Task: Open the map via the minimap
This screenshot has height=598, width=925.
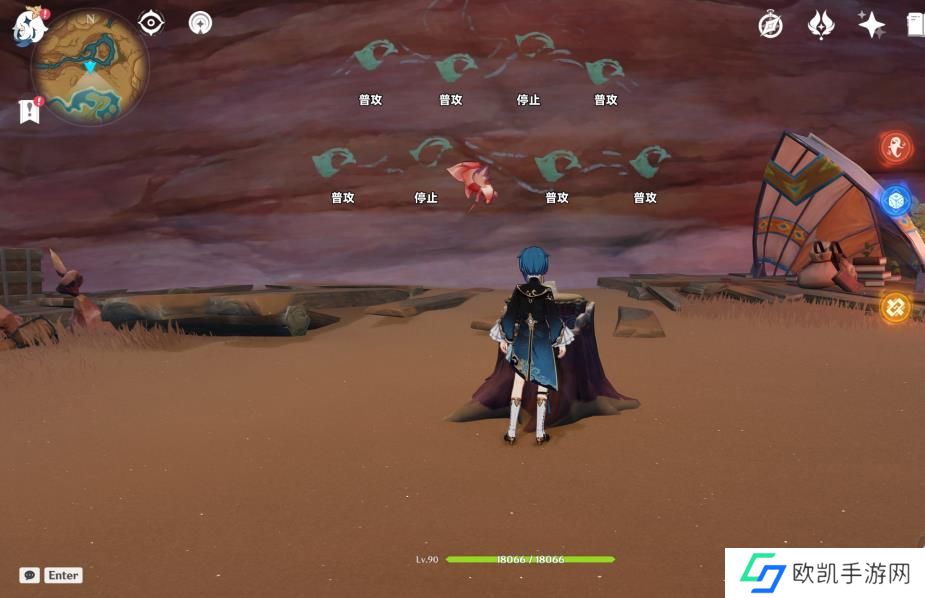Action: click(x=90, y=68)
